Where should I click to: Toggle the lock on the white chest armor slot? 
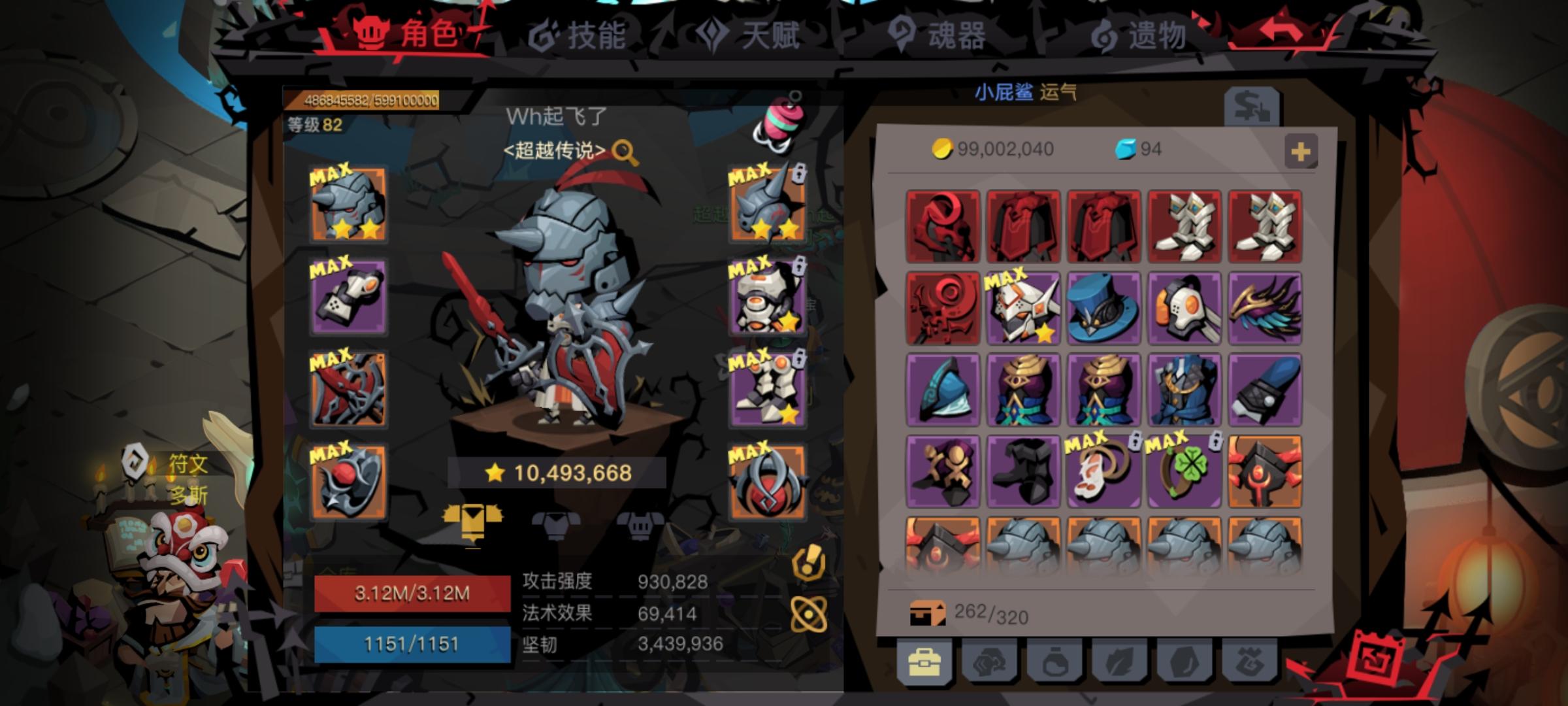[x=800, y=267]
